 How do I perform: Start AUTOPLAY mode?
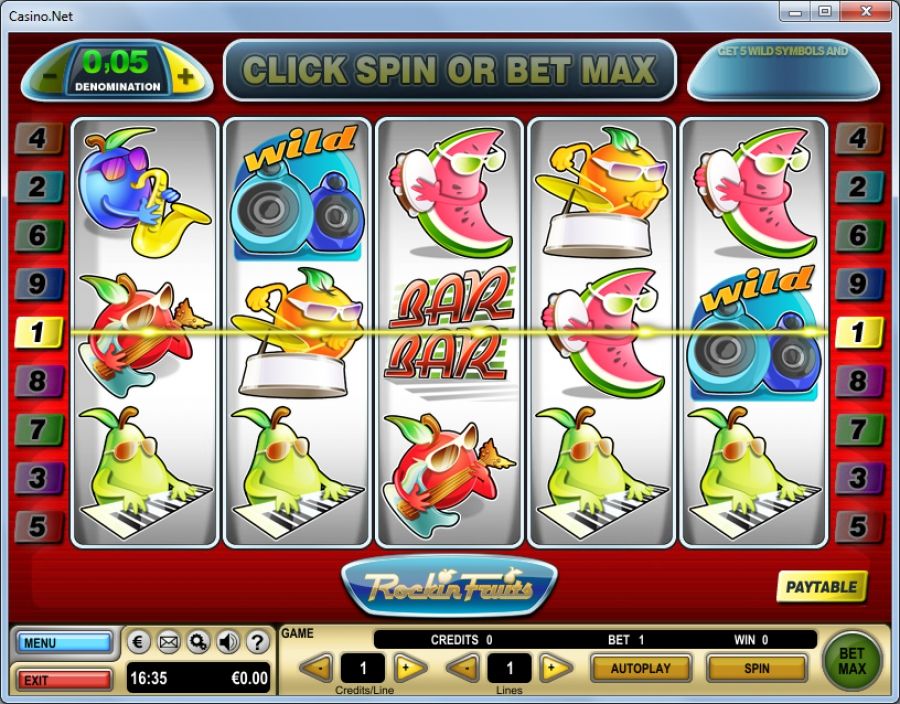641,667
